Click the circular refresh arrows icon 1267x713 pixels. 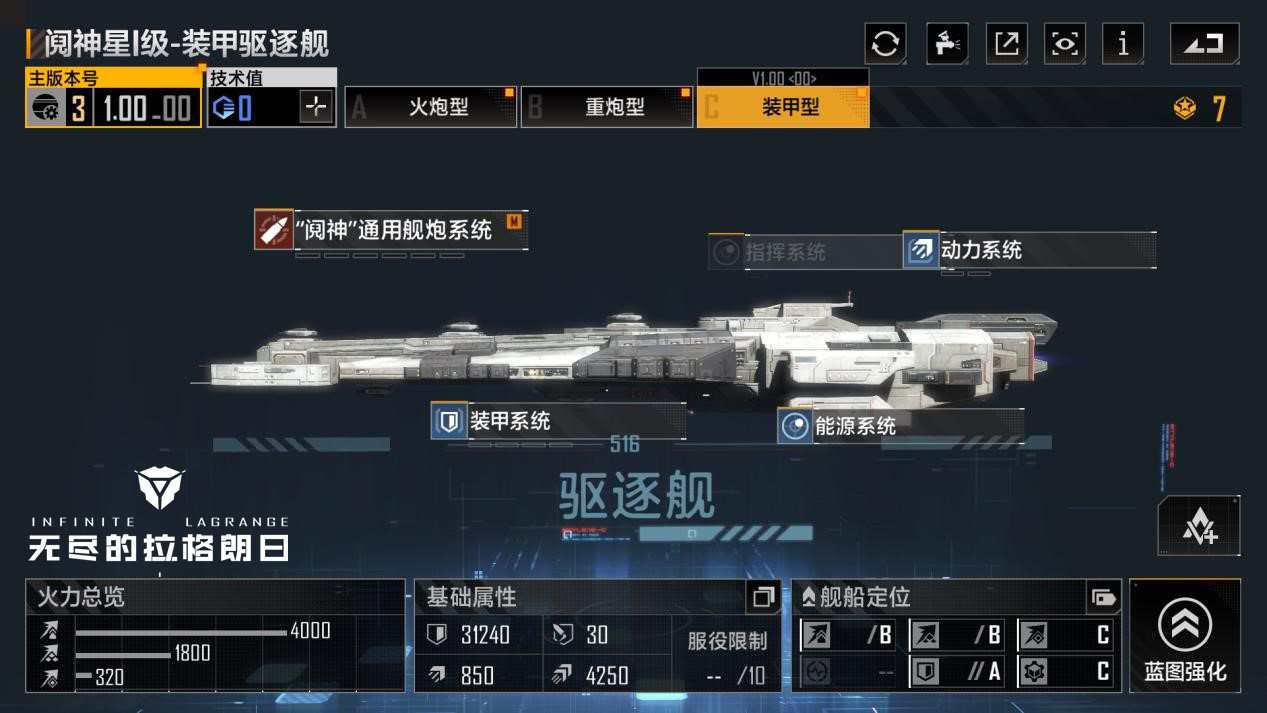(x=885, y=44)
